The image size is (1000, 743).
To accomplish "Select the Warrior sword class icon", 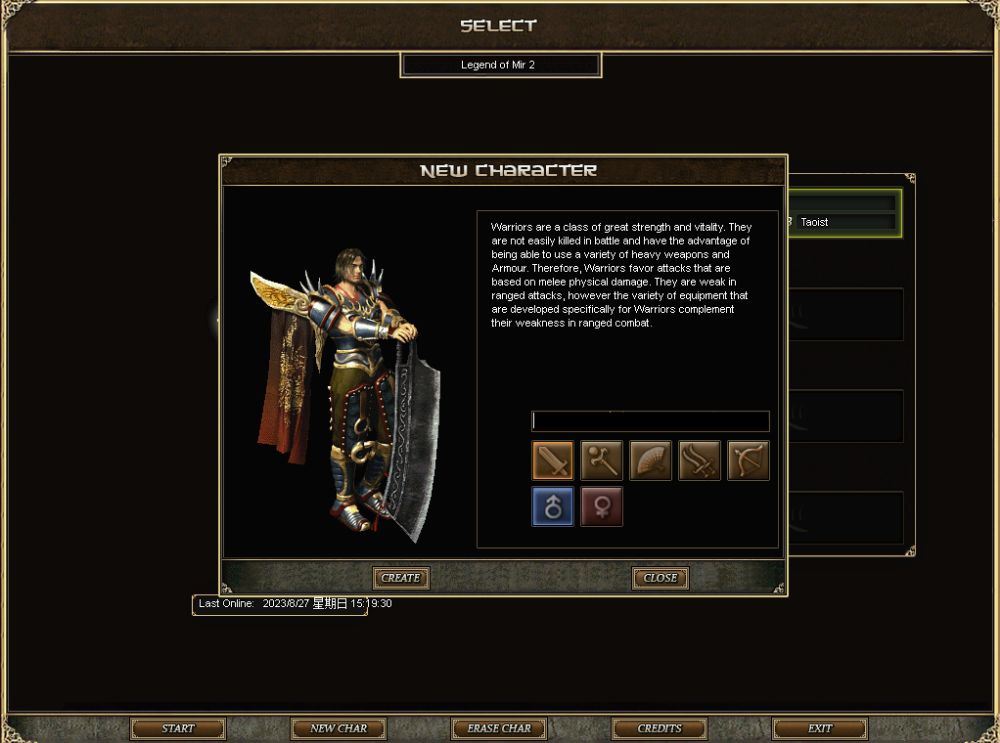I will coord(553,461).
